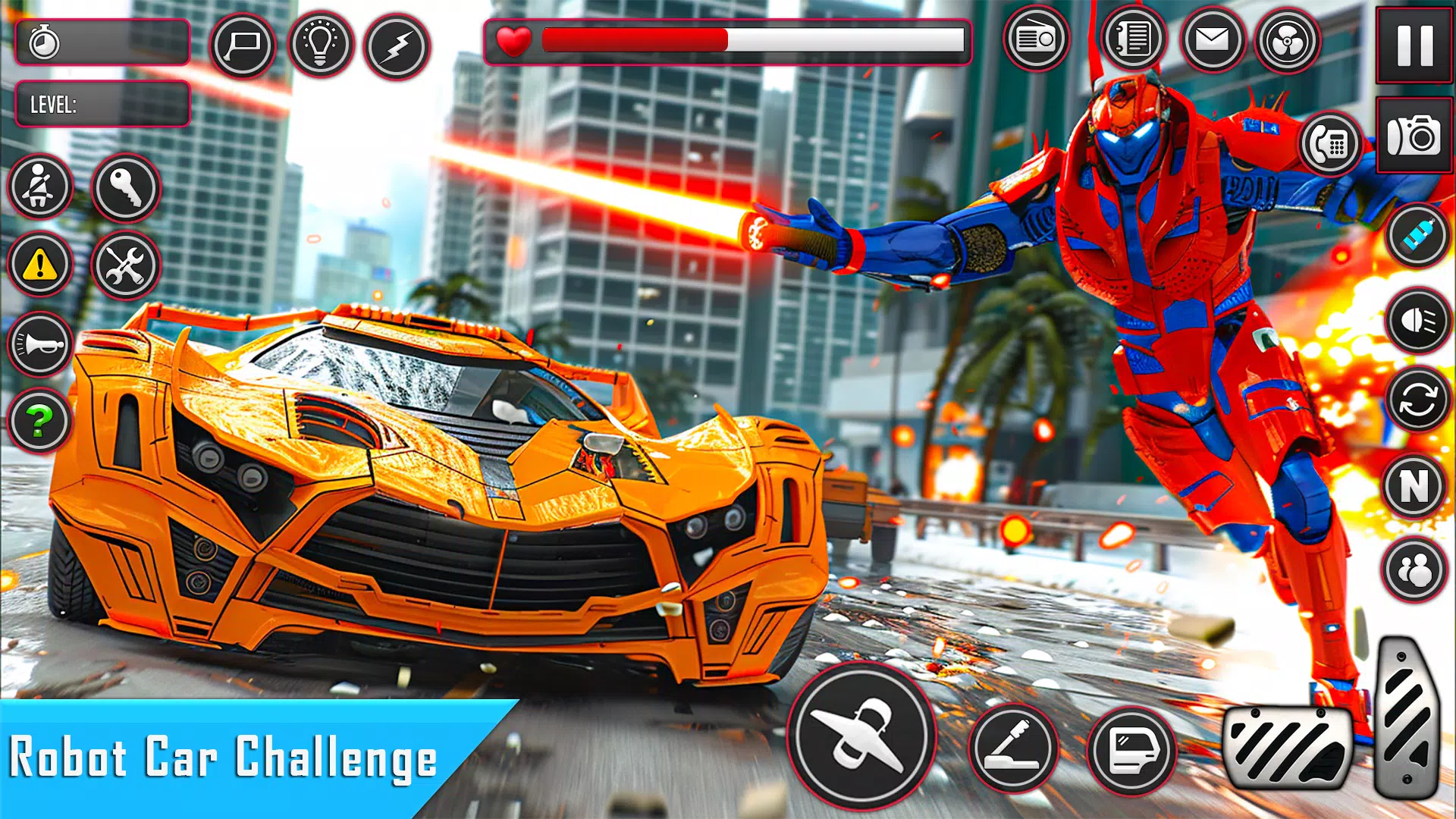Activate the lightning boost
The width and height of the screenshot is (1456, 819).
(x=400, y=43)
